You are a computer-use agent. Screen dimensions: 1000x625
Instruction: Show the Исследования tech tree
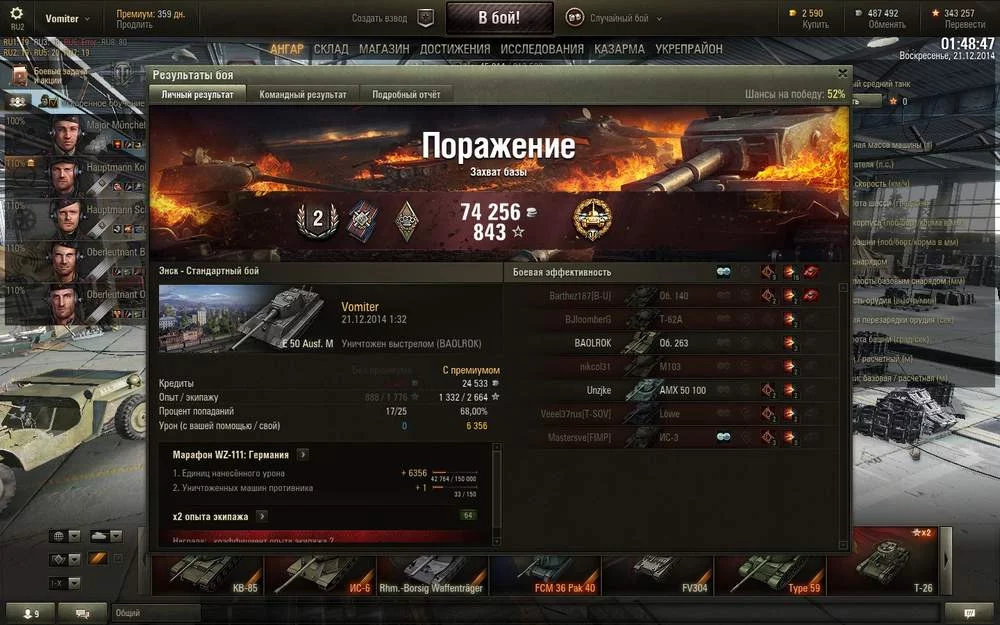pyautogui.click(x=542, y=49)
